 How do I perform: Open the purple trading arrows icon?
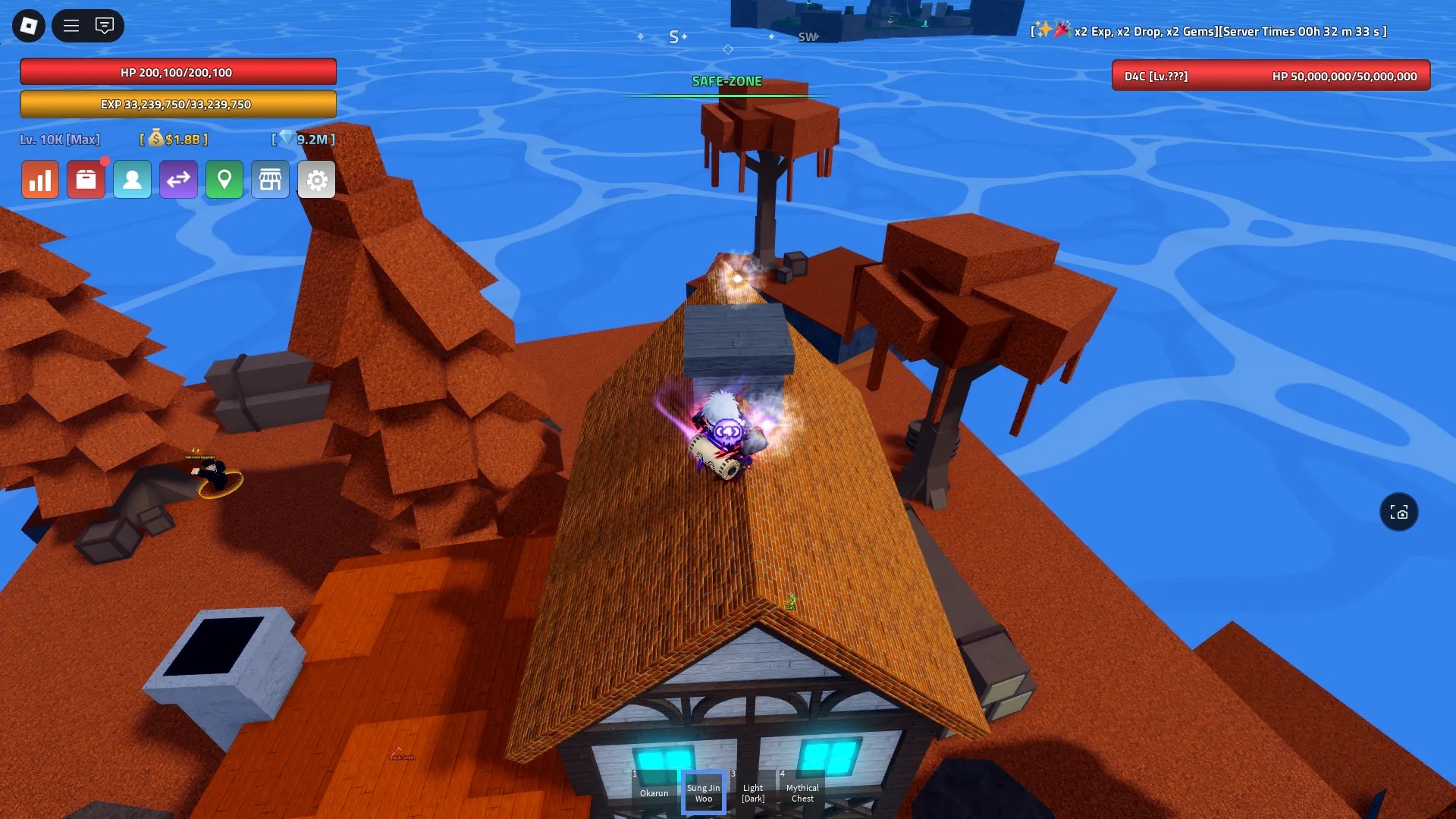point(179,179)
